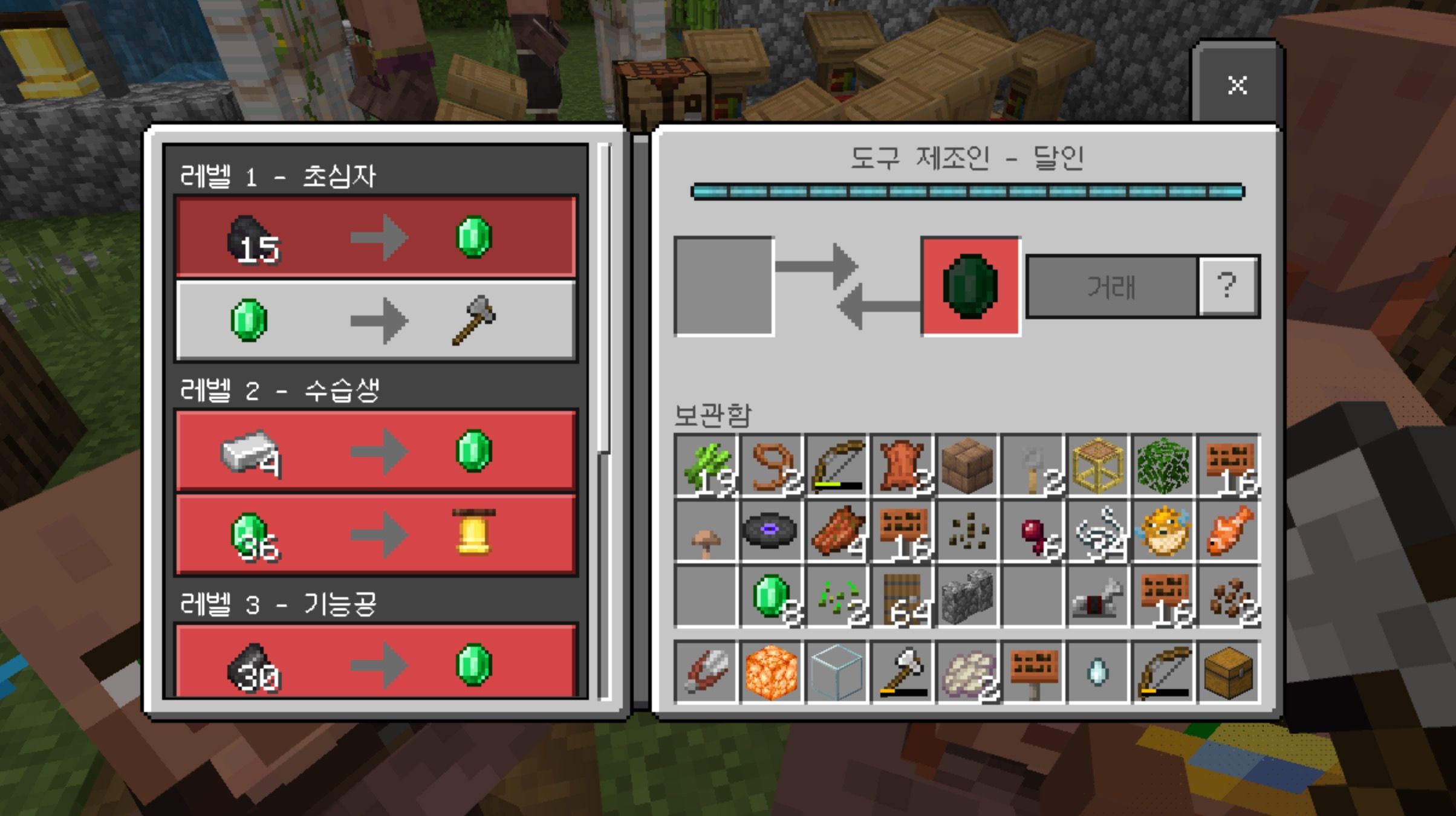Image resolution: width=1456 pixels, height=816 pixels.
Task: Open the question mark help button
Action: [1228, 287]
